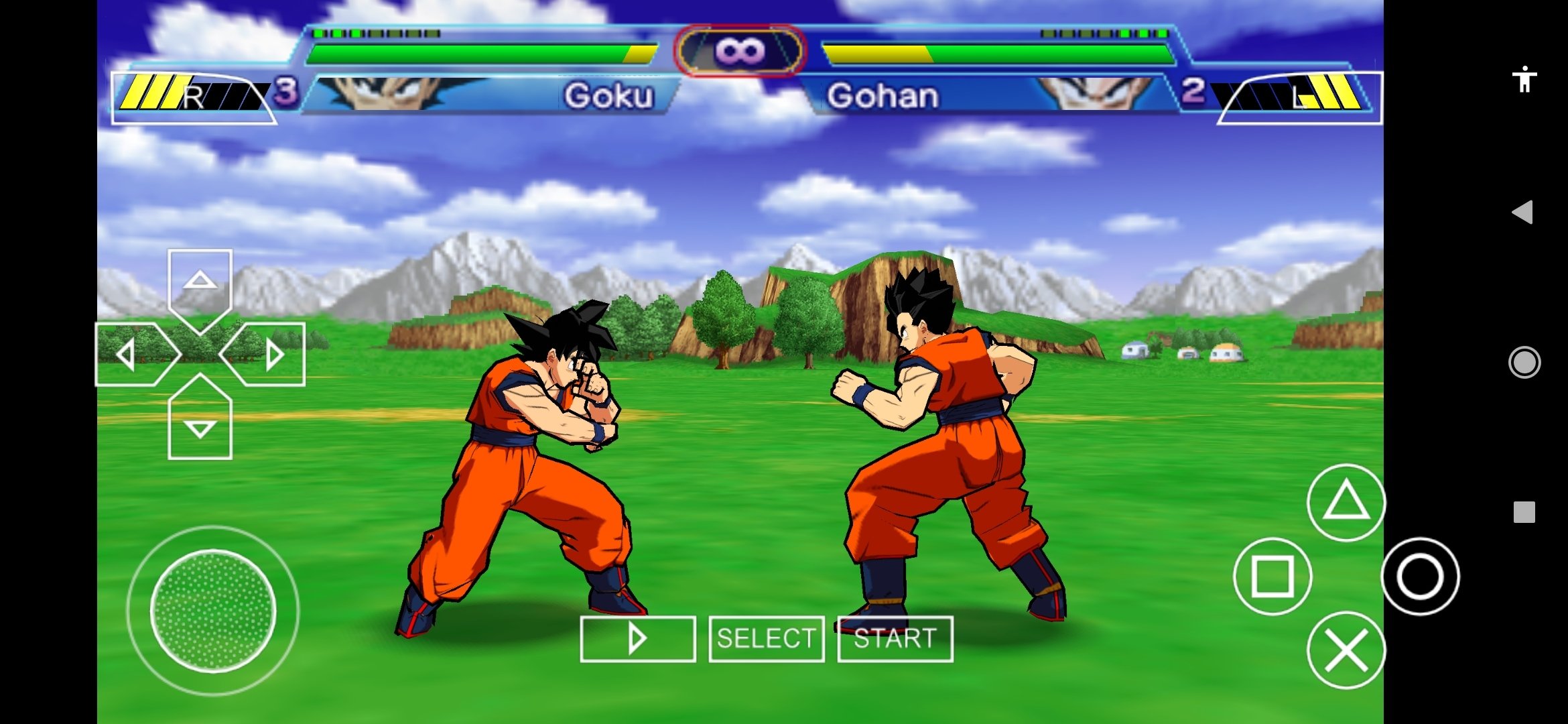This screenshot has height=724, width=1568.
Task: Tap the on-screen analog stick
Action: [213, 610]
